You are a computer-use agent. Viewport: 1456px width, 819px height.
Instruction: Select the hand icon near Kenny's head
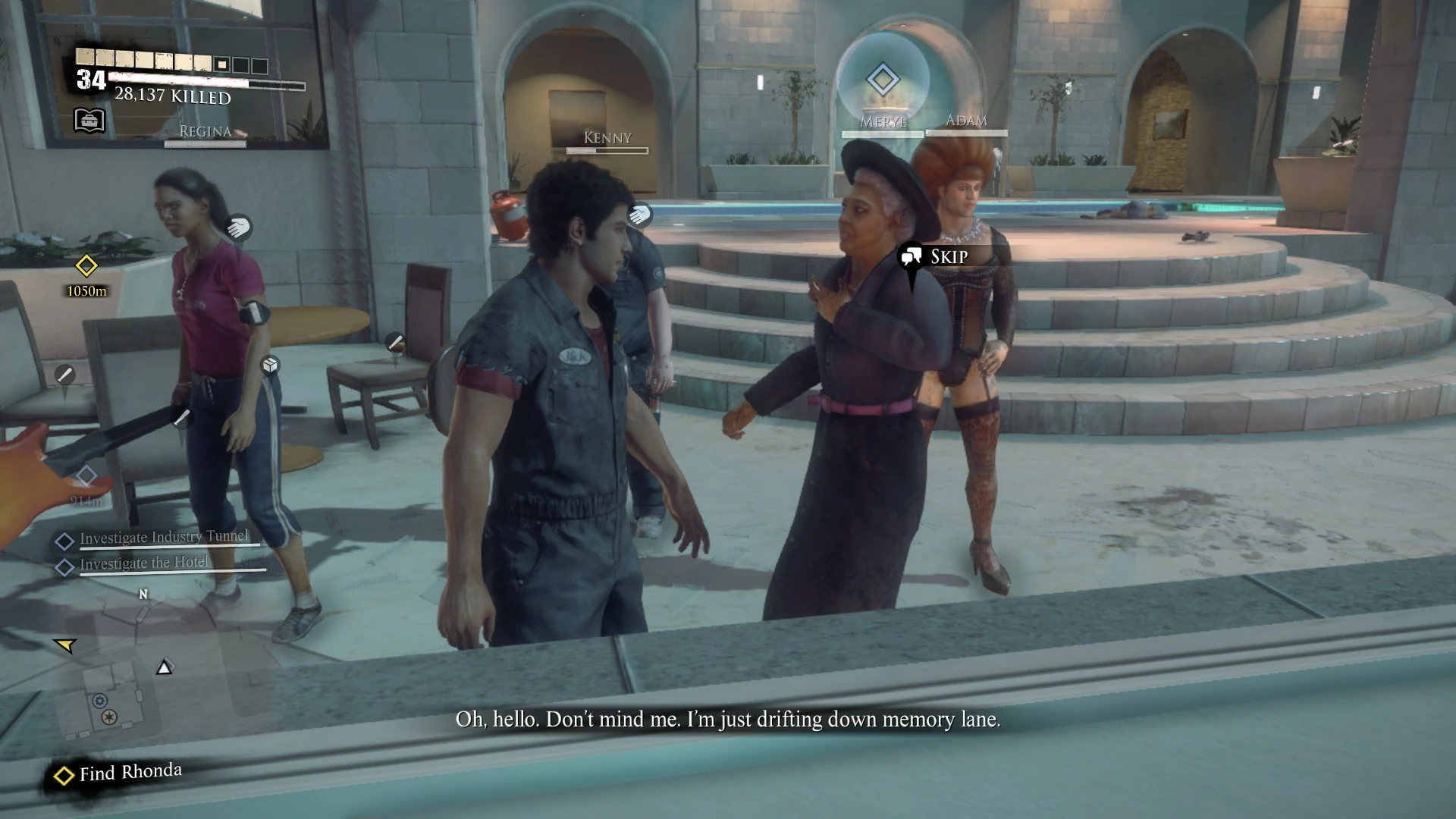click(x=639, y=215)
